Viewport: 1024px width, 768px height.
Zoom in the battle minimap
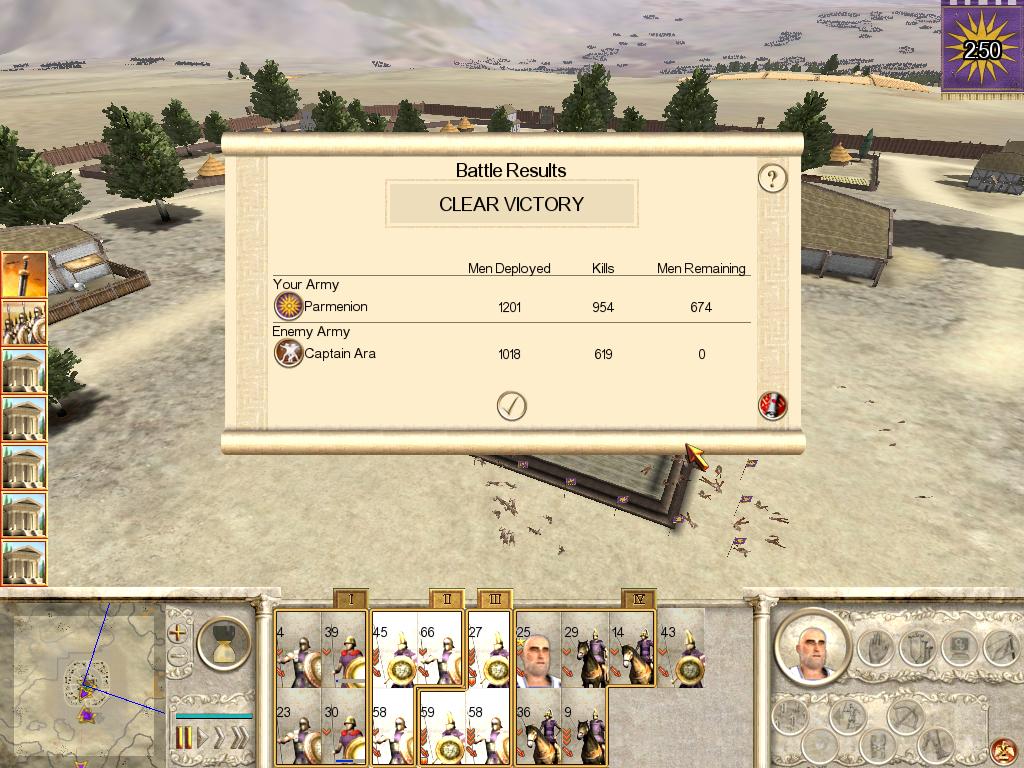178,633
